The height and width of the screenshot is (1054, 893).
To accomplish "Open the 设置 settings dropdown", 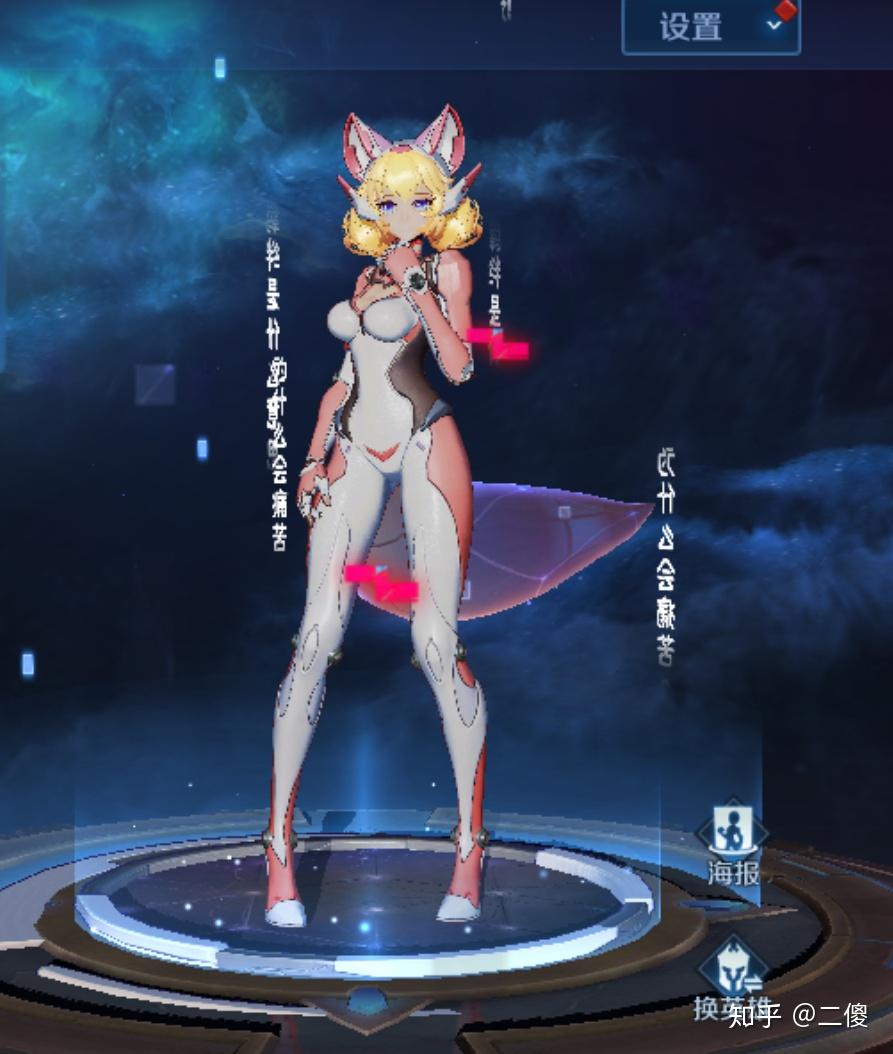I will [x=710, y=26].
